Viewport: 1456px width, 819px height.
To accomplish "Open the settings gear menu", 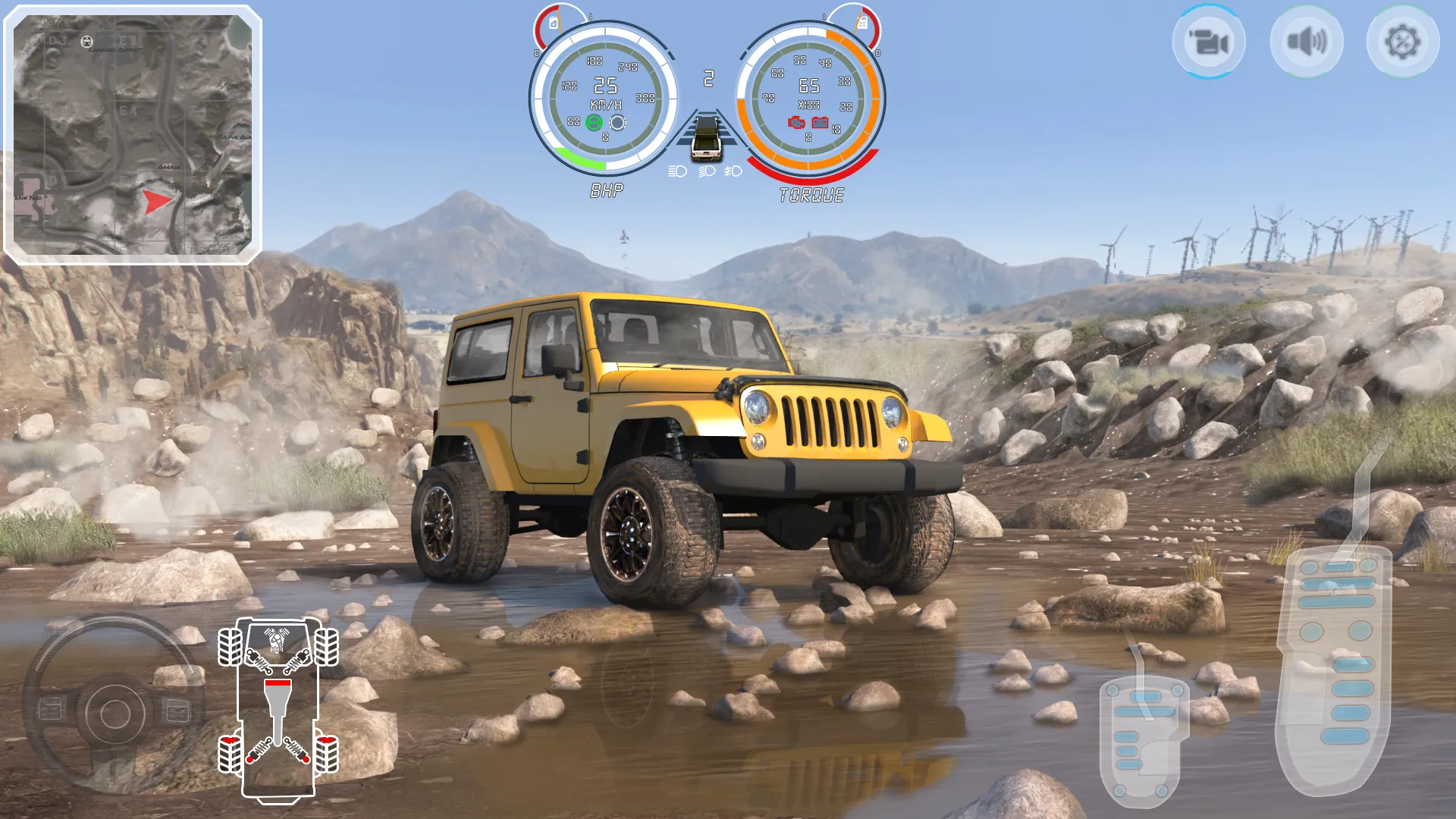I will (1402, 42).
